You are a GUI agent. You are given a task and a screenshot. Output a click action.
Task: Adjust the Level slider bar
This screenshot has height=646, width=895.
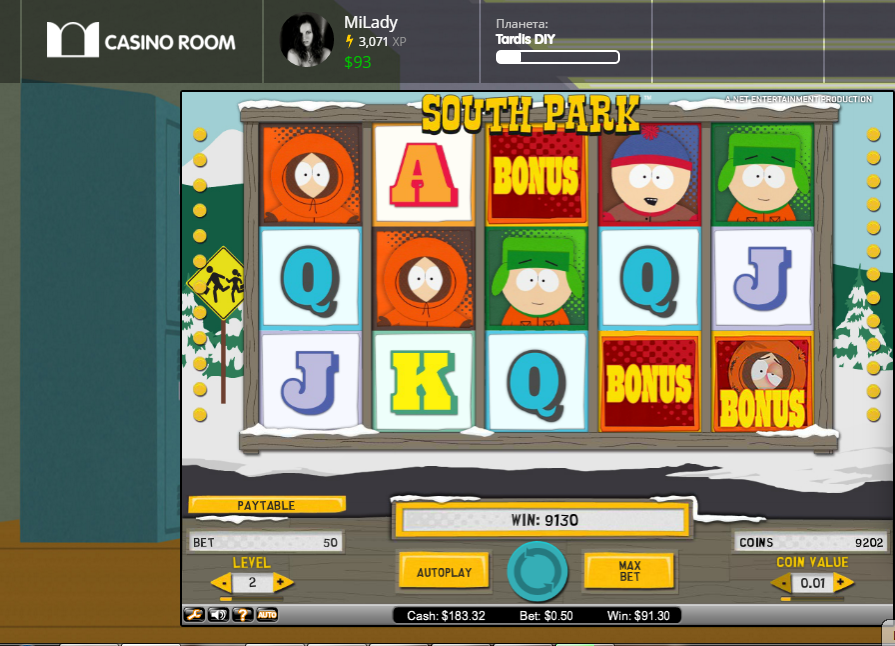click(x=252, y=598)
